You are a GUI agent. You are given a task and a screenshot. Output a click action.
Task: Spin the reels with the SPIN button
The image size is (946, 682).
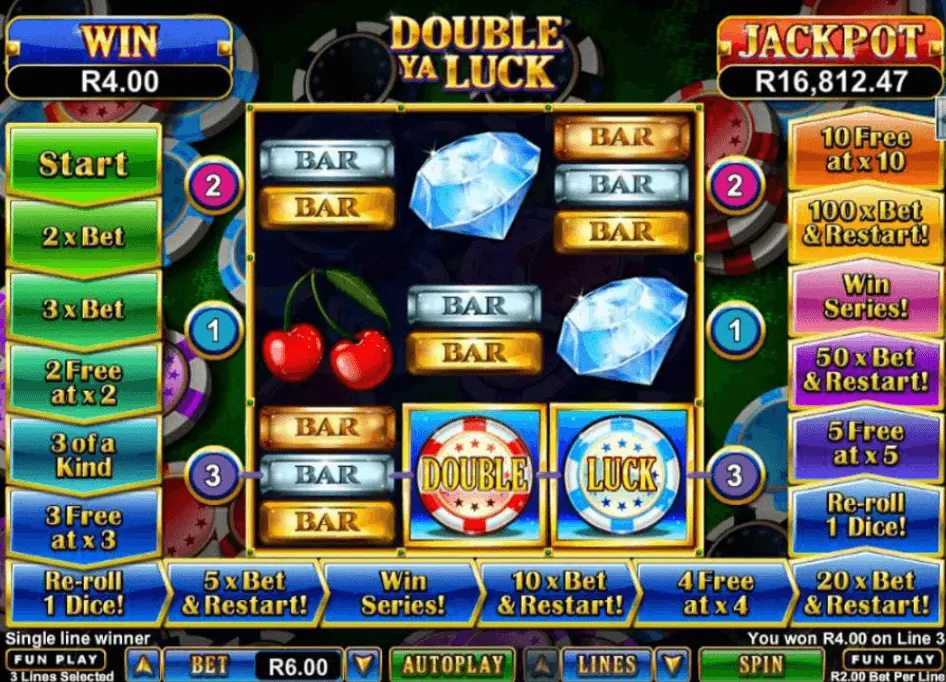coord(763,664)
